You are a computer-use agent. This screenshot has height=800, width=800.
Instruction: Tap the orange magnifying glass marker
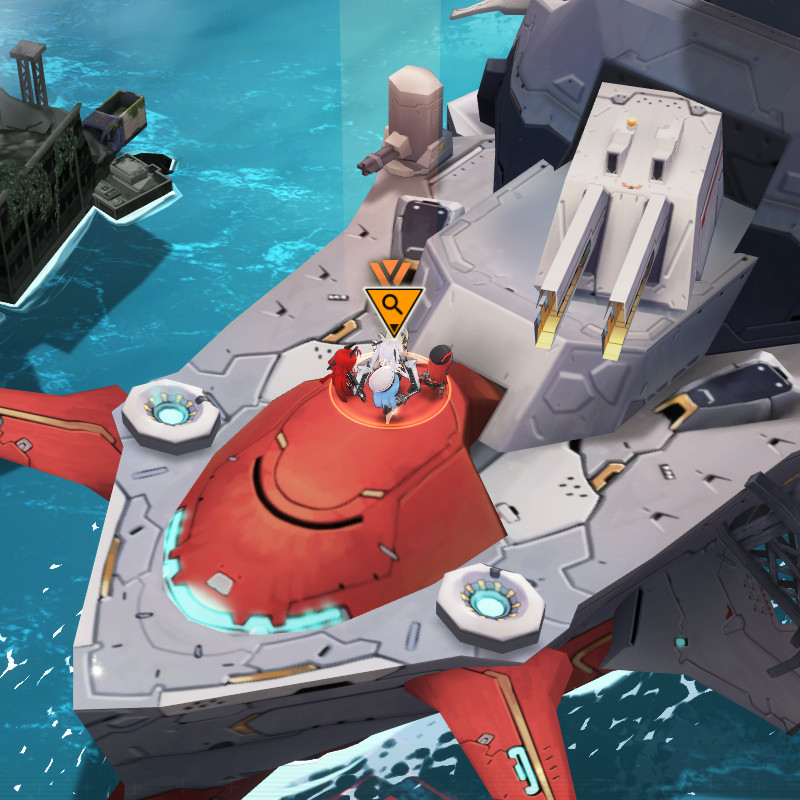[x=393, y=304]
